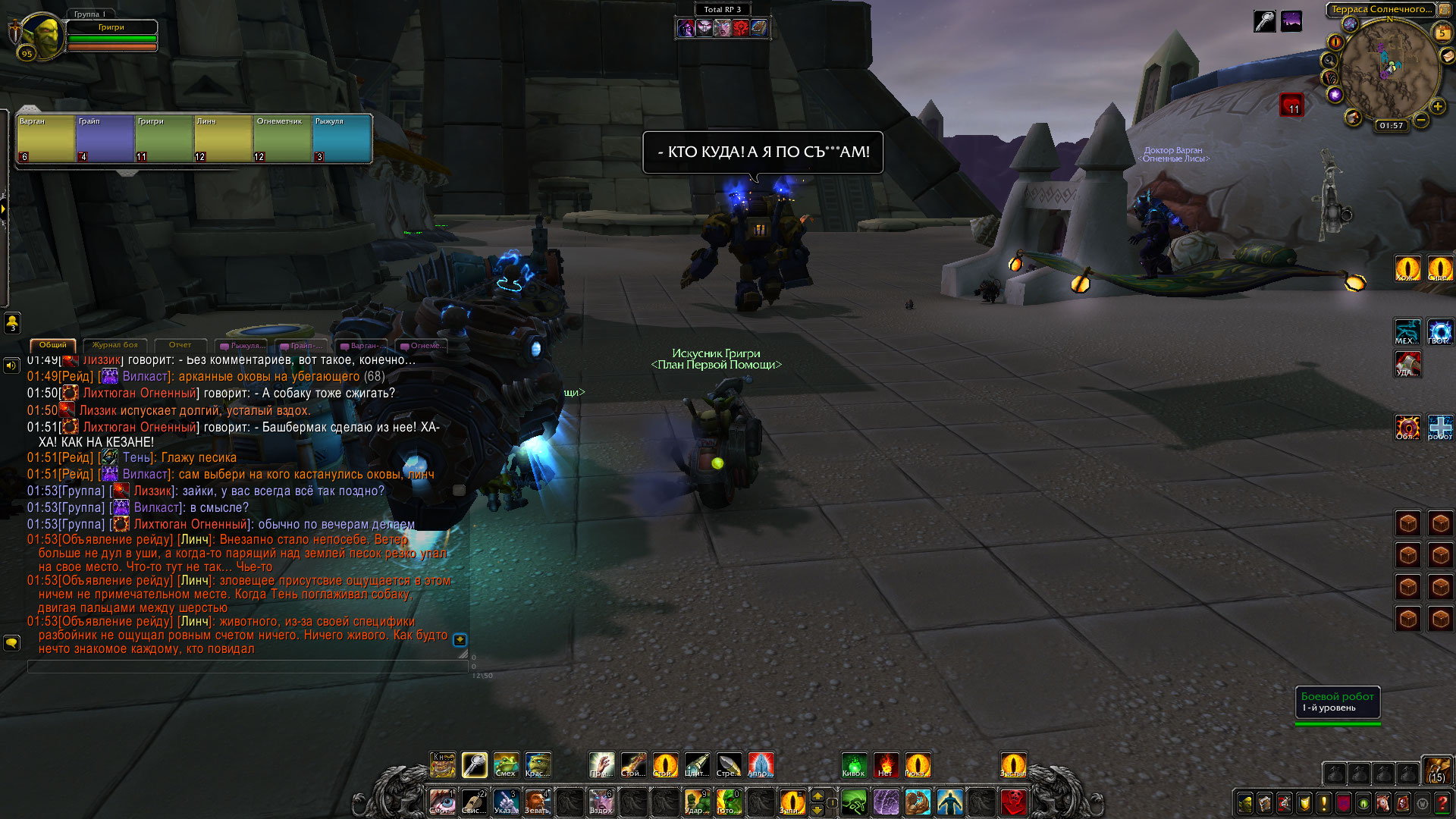Screen dimensions: 1456x819
Task: Open the calendar button showing 5
Action: (1442, 33)
